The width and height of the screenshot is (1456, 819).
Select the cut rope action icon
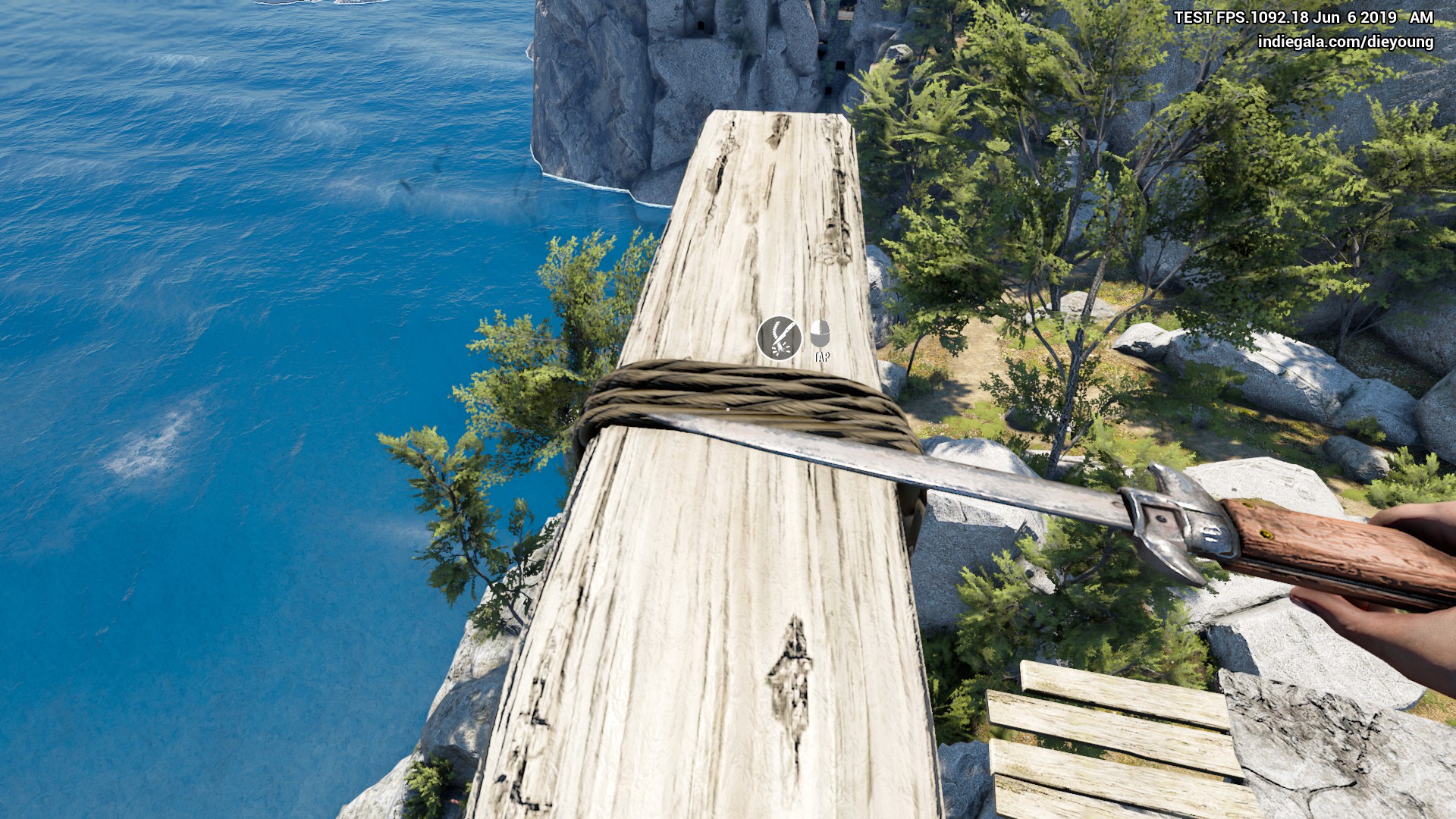click(779, 337)
